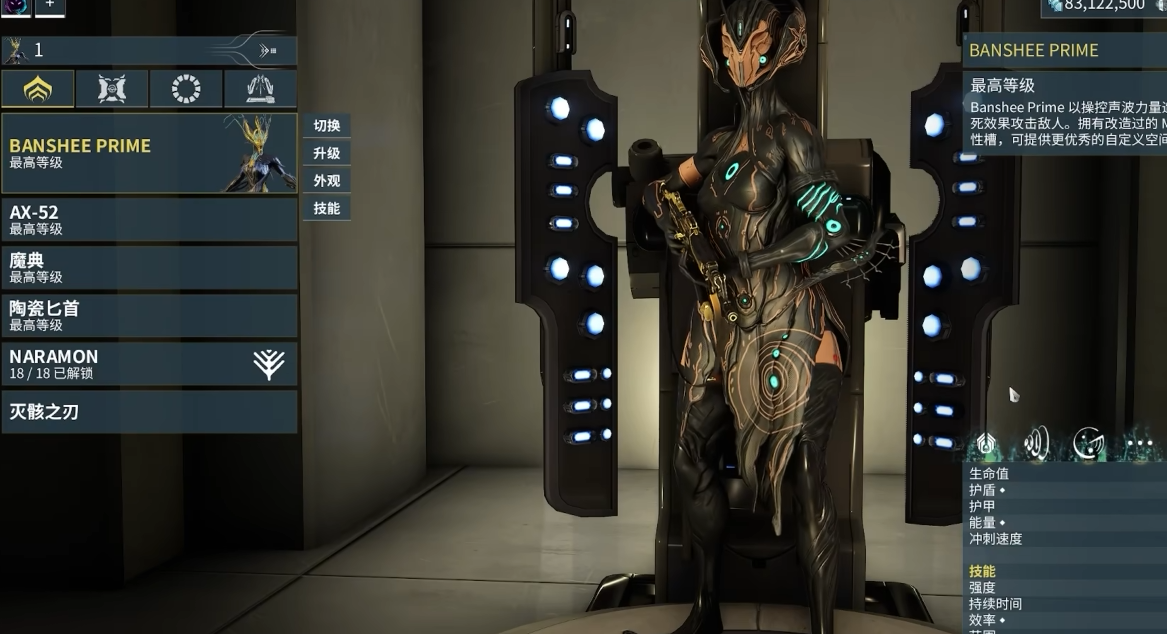
Task: Open the 外观 (appearance) menu
Action: coord(327,181)
